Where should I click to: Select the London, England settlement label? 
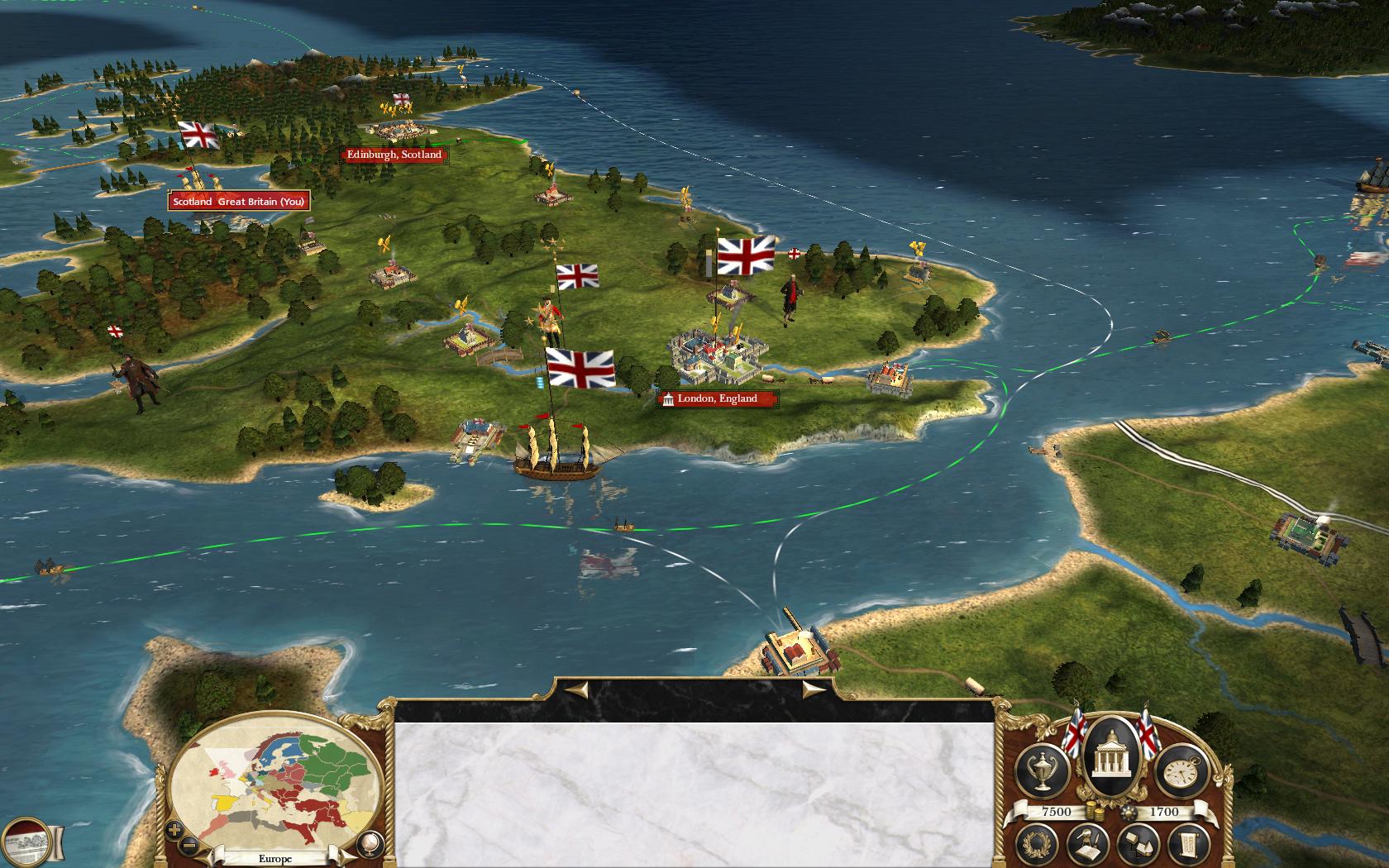(716, 399)
